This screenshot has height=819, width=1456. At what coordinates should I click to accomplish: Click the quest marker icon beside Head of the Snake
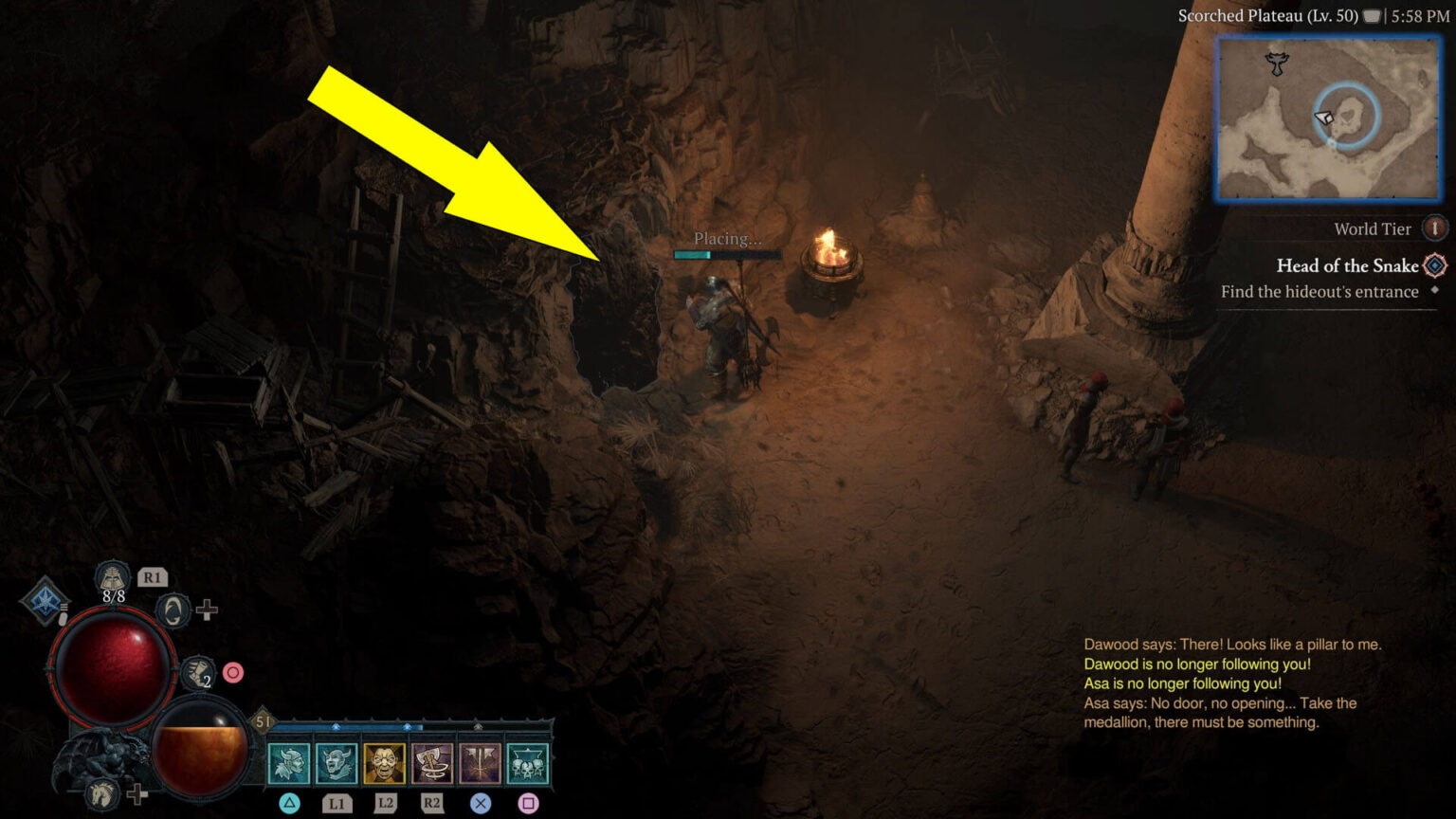pyautogui.click(x=1433, y=266)
